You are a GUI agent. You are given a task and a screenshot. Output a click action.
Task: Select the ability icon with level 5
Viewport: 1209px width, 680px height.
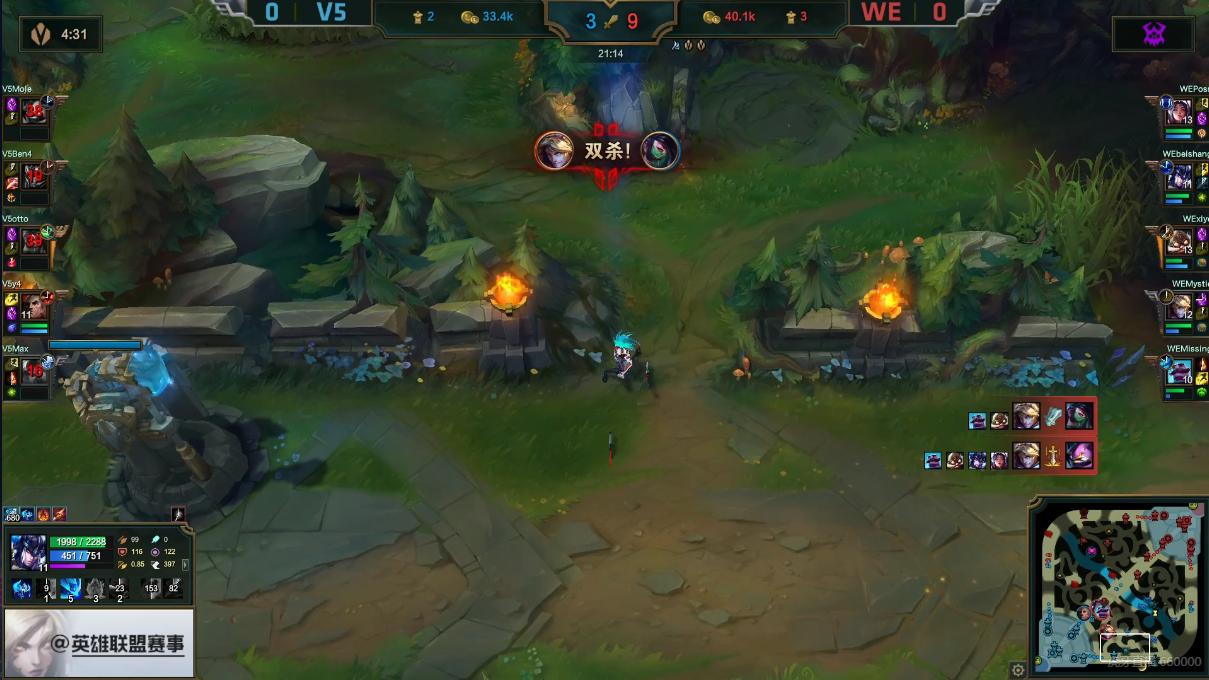point(70,589)
